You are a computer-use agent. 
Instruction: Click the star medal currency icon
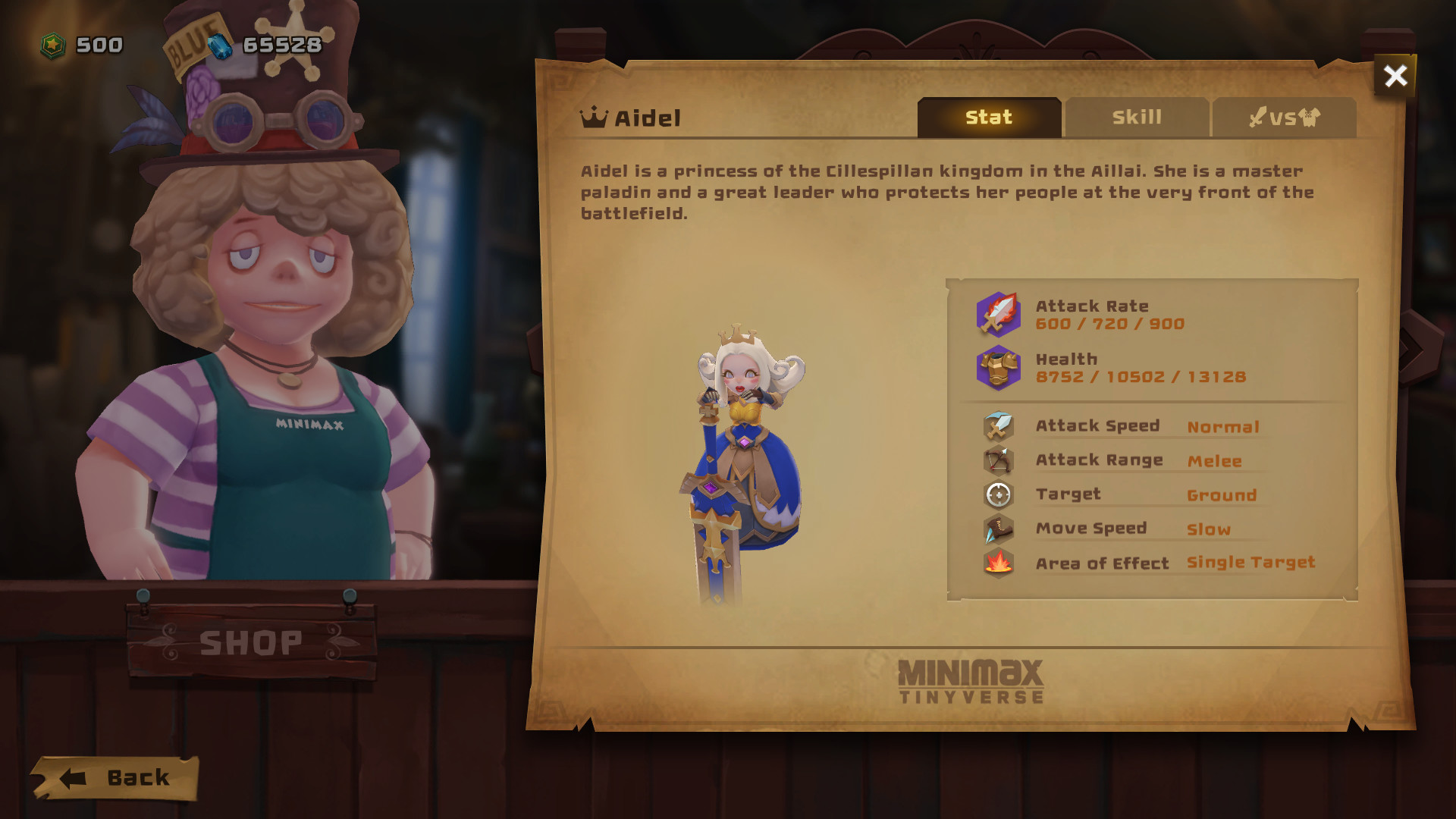pos(52,44)
